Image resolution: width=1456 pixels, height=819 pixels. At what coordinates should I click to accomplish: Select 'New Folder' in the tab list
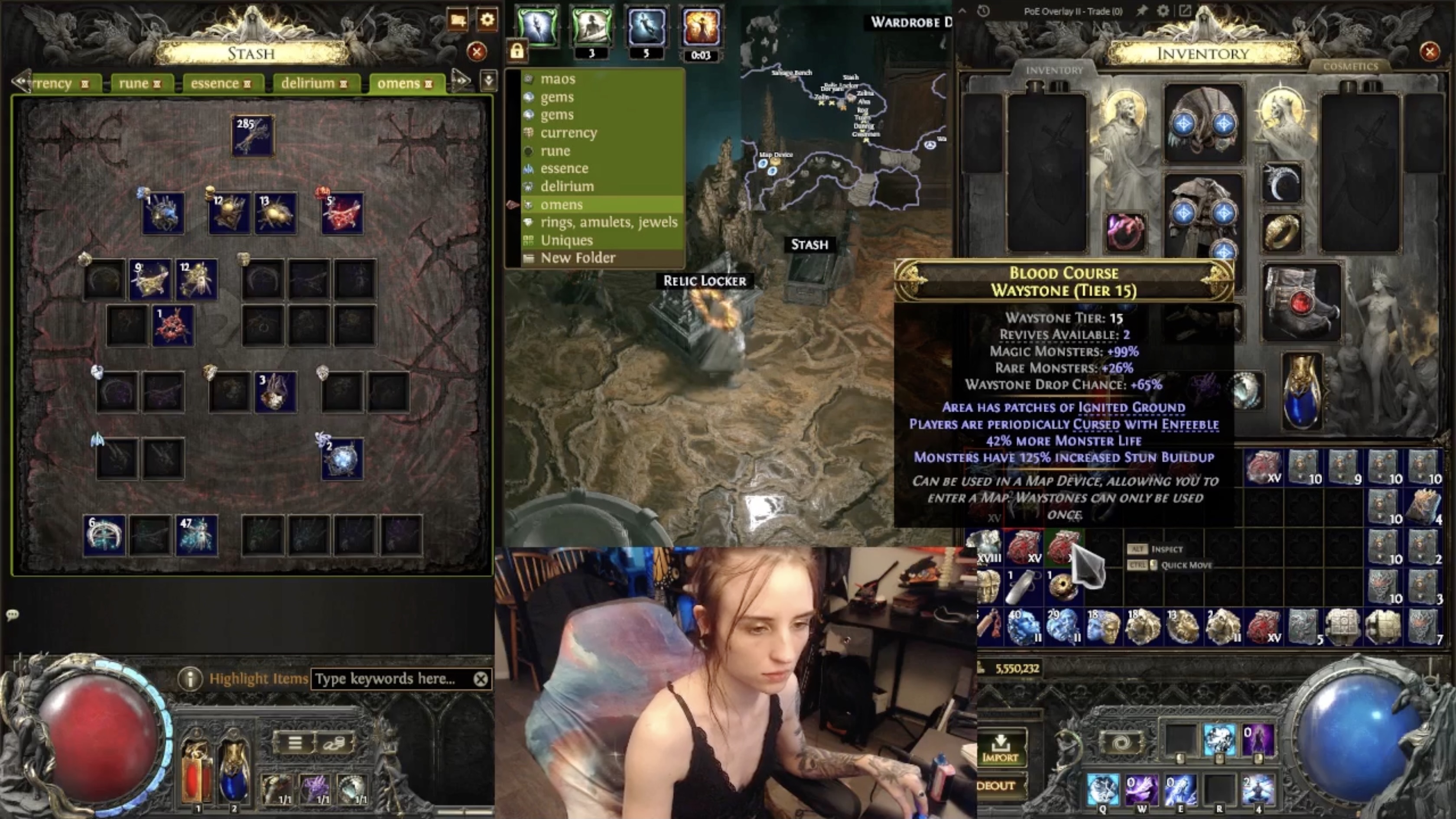click(578, 258)
